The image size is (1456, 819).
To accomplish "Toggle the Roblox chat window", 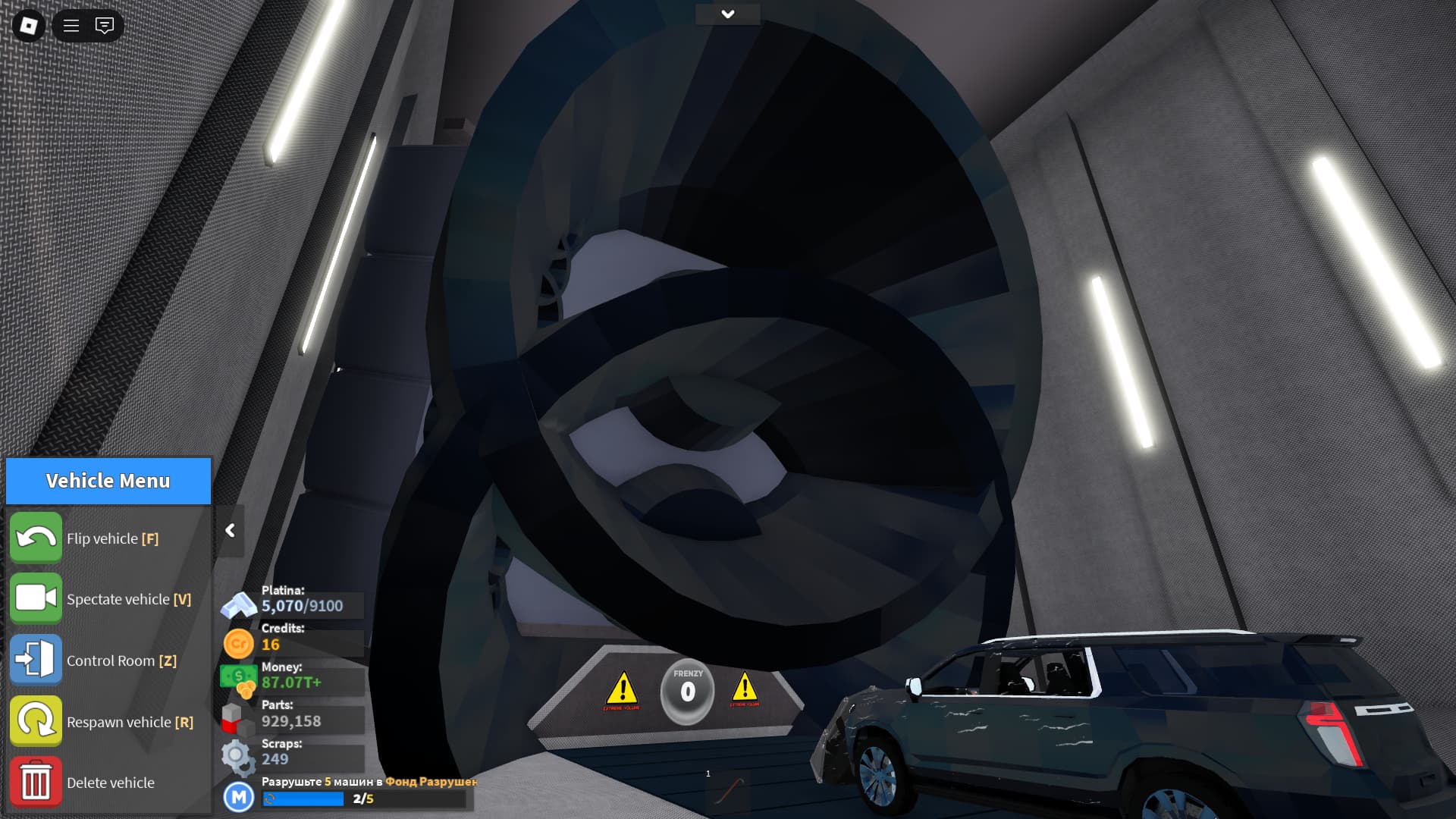I will click(x=105, y=26).
